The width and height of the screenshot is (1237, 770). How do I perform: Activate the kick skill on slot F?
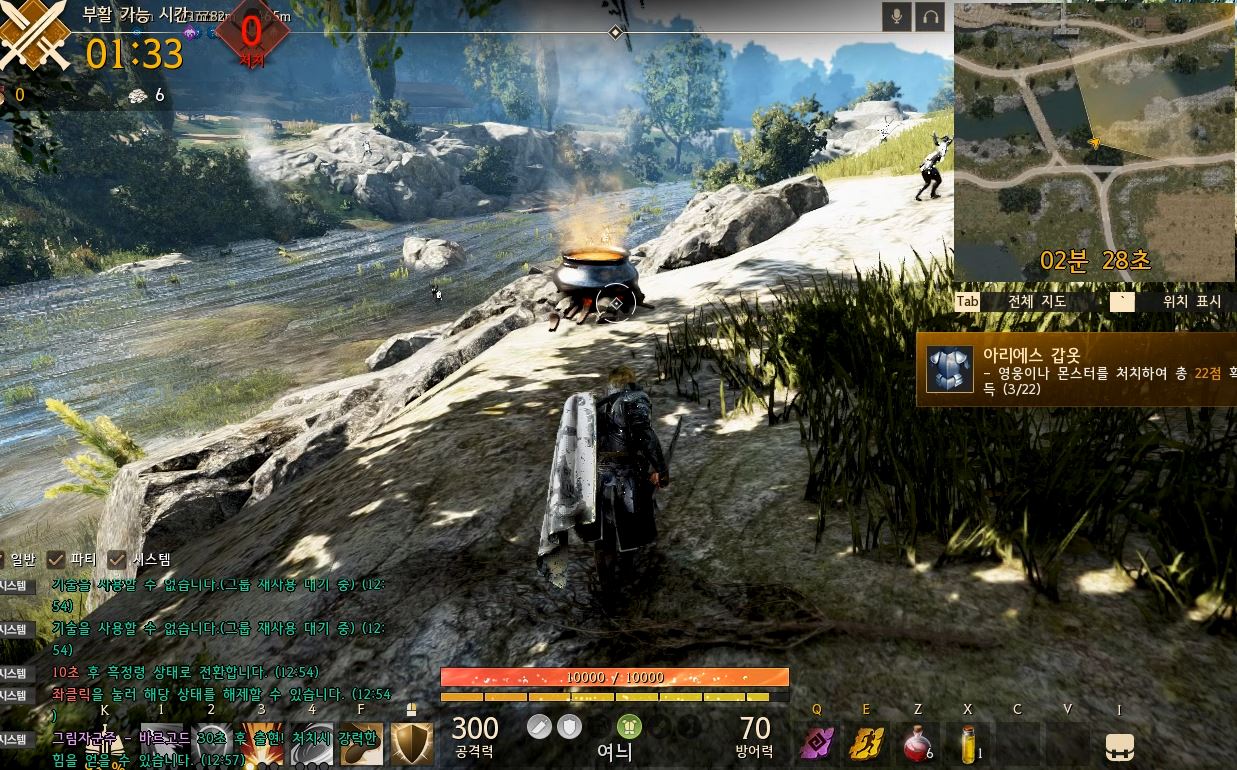360,744
